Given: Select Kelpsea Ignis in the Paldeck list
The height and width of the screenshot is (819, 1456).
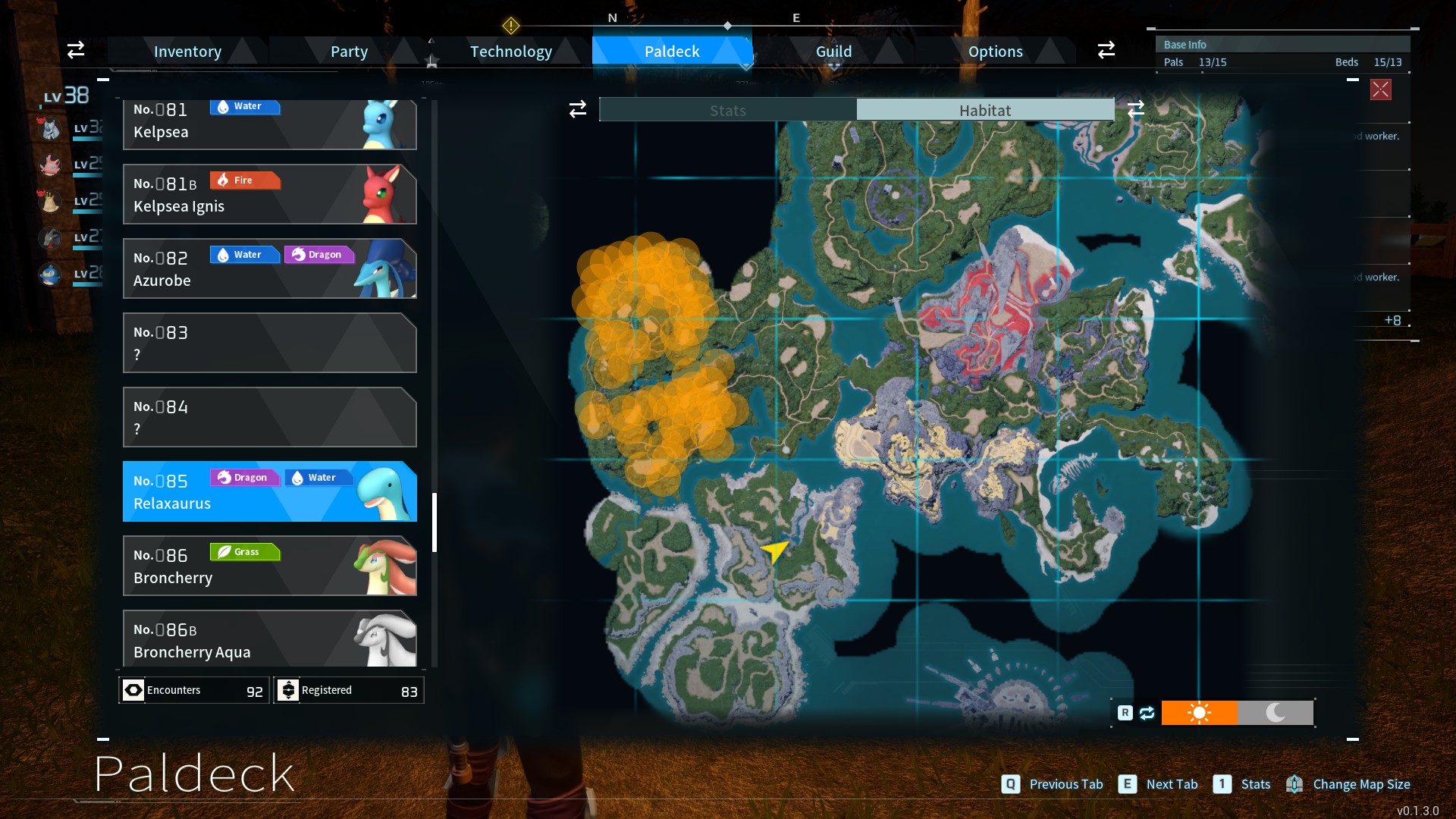Looking at the screenshot, I should (x=269, y=195).
